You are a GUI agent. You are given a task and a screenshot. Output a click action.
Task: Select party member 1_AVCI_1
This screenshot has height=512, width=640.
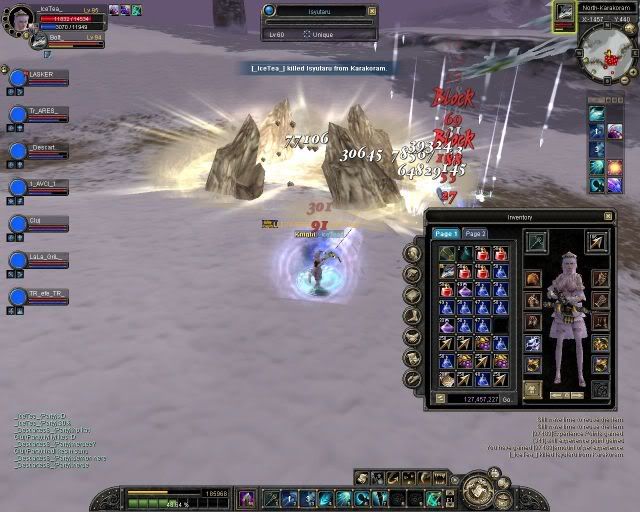point(42,184)
